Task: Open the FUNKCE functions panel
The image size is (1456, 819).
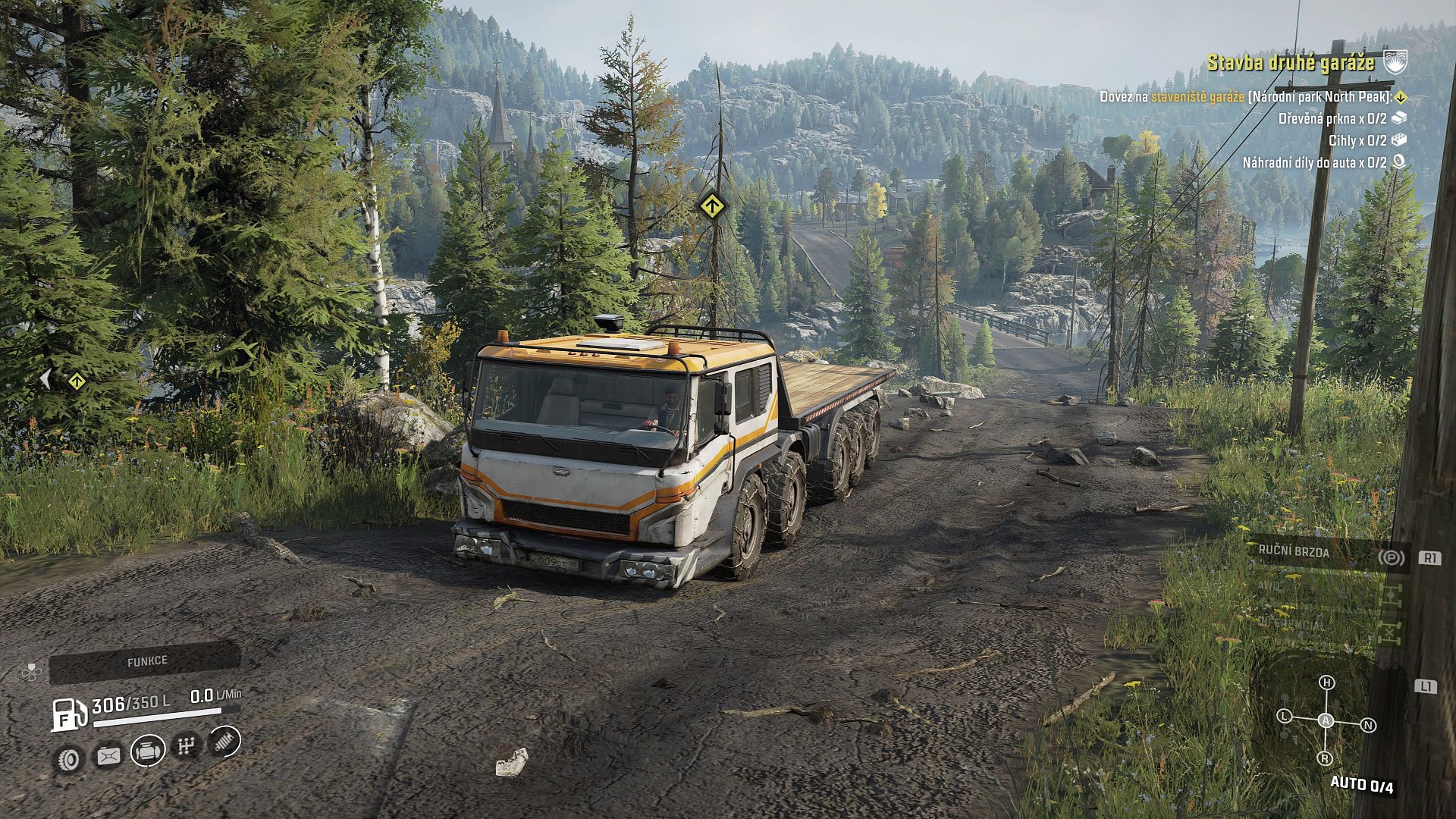Action: [146, 662]
